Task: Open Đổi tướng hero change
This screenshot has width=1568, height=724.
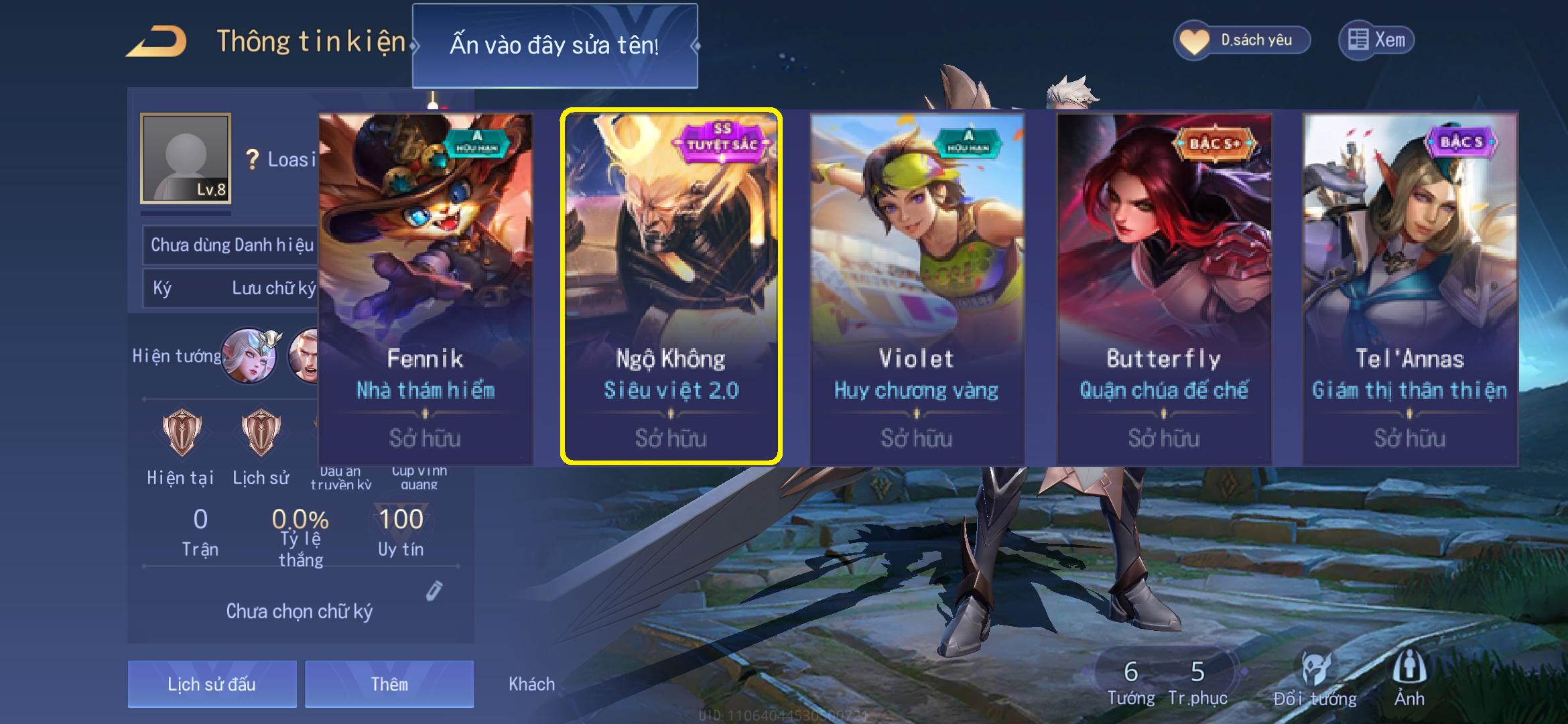Action: point(1315,678)
